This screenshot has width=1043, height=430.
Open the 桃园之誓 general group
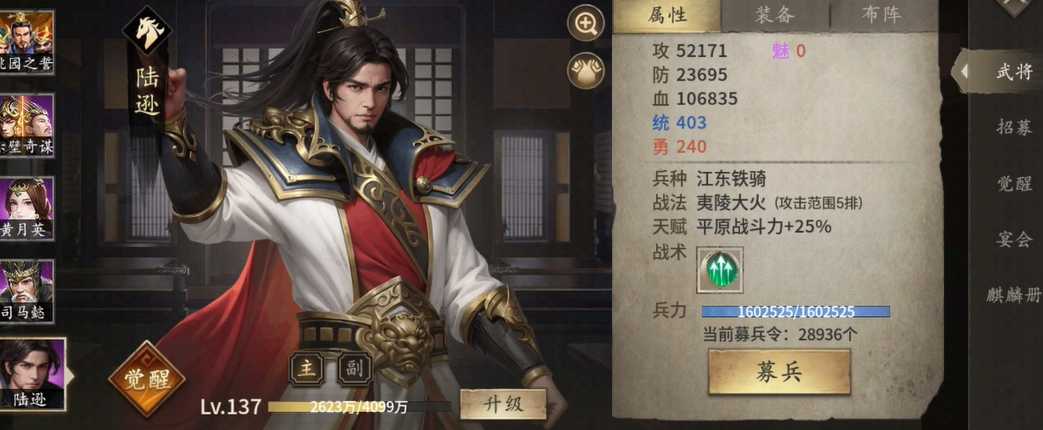[x=26, y=40]
